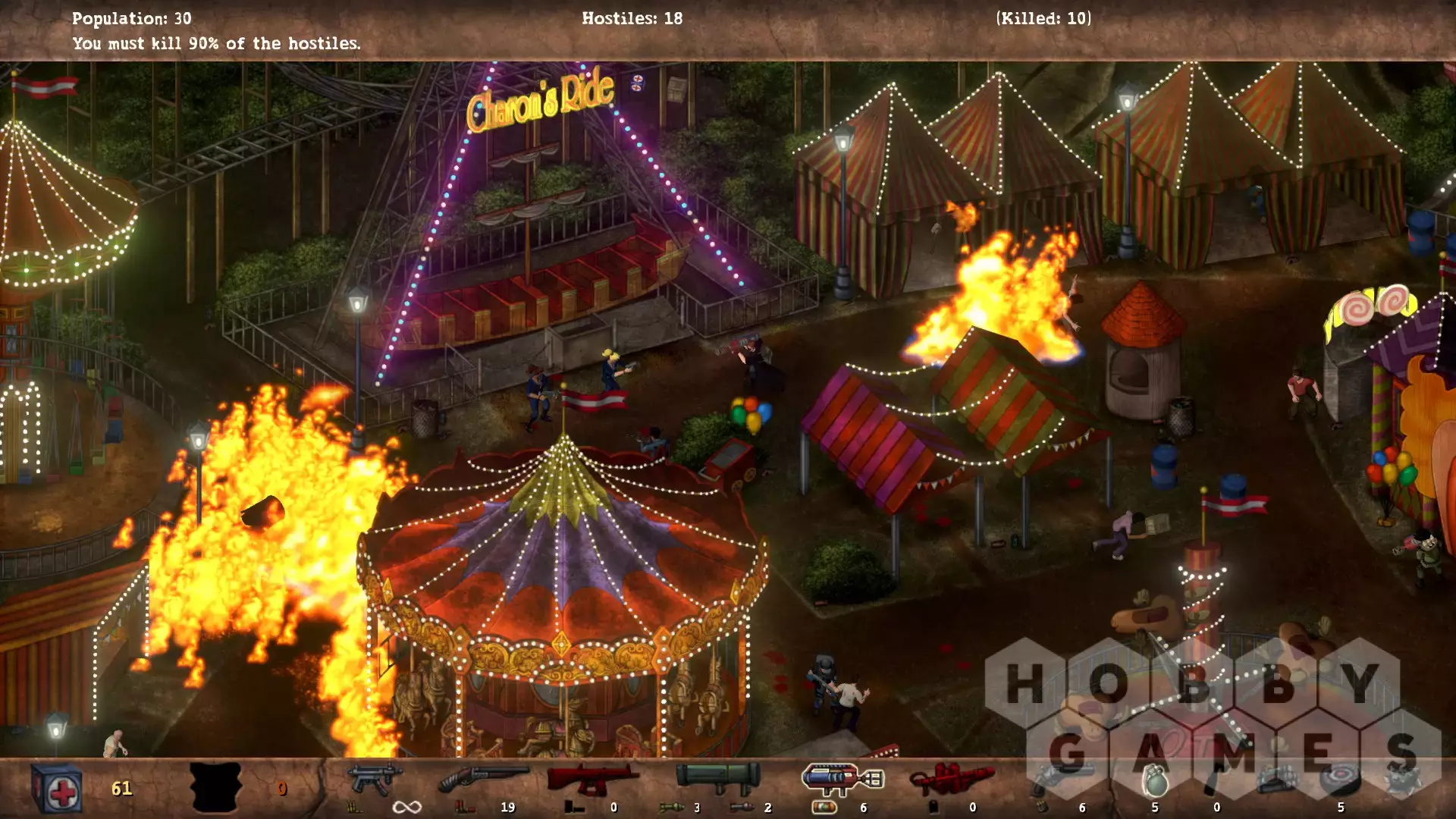Pick the red flamethrower weapon
1456x819 pixels.
(951, 778)
